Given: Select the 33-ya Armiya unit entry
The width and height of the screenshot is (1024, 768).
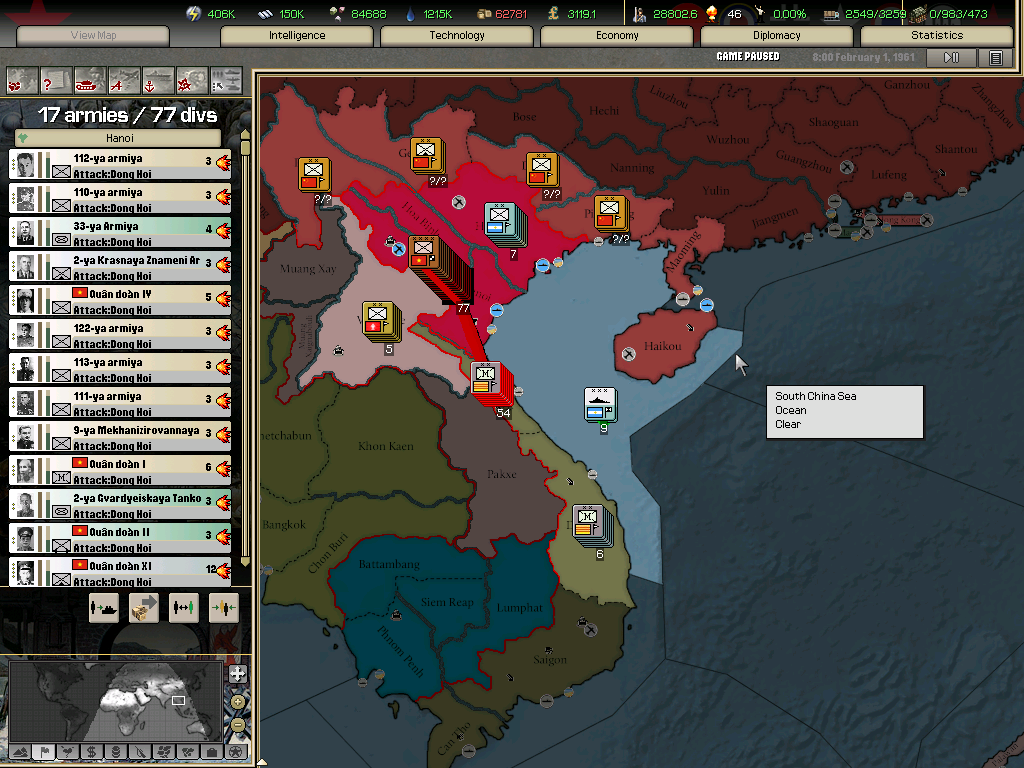Looking at the screenshot, I should (x=120, y=232).
